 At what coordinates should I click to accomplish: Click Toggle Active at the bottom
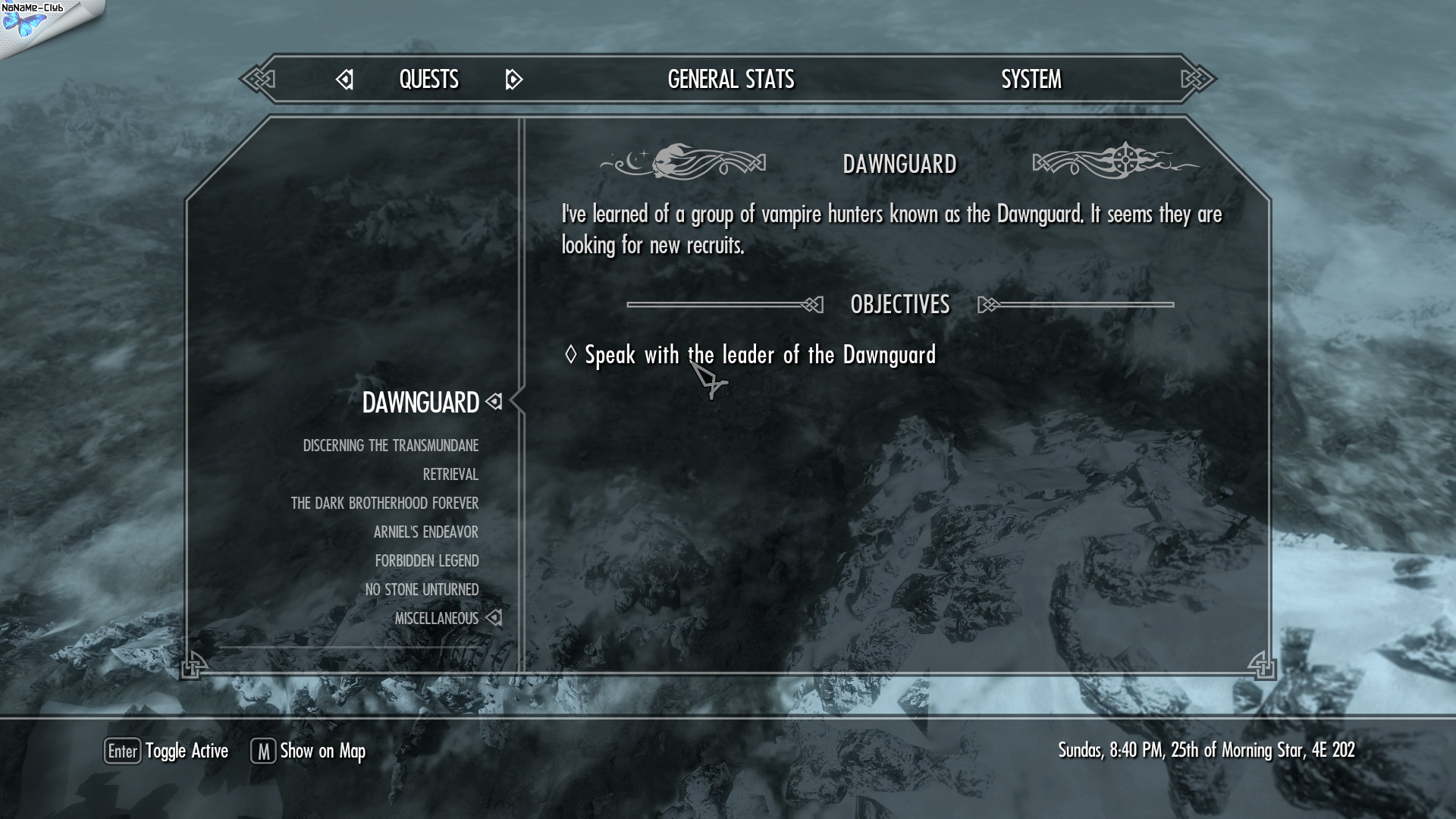pos(167,751)
